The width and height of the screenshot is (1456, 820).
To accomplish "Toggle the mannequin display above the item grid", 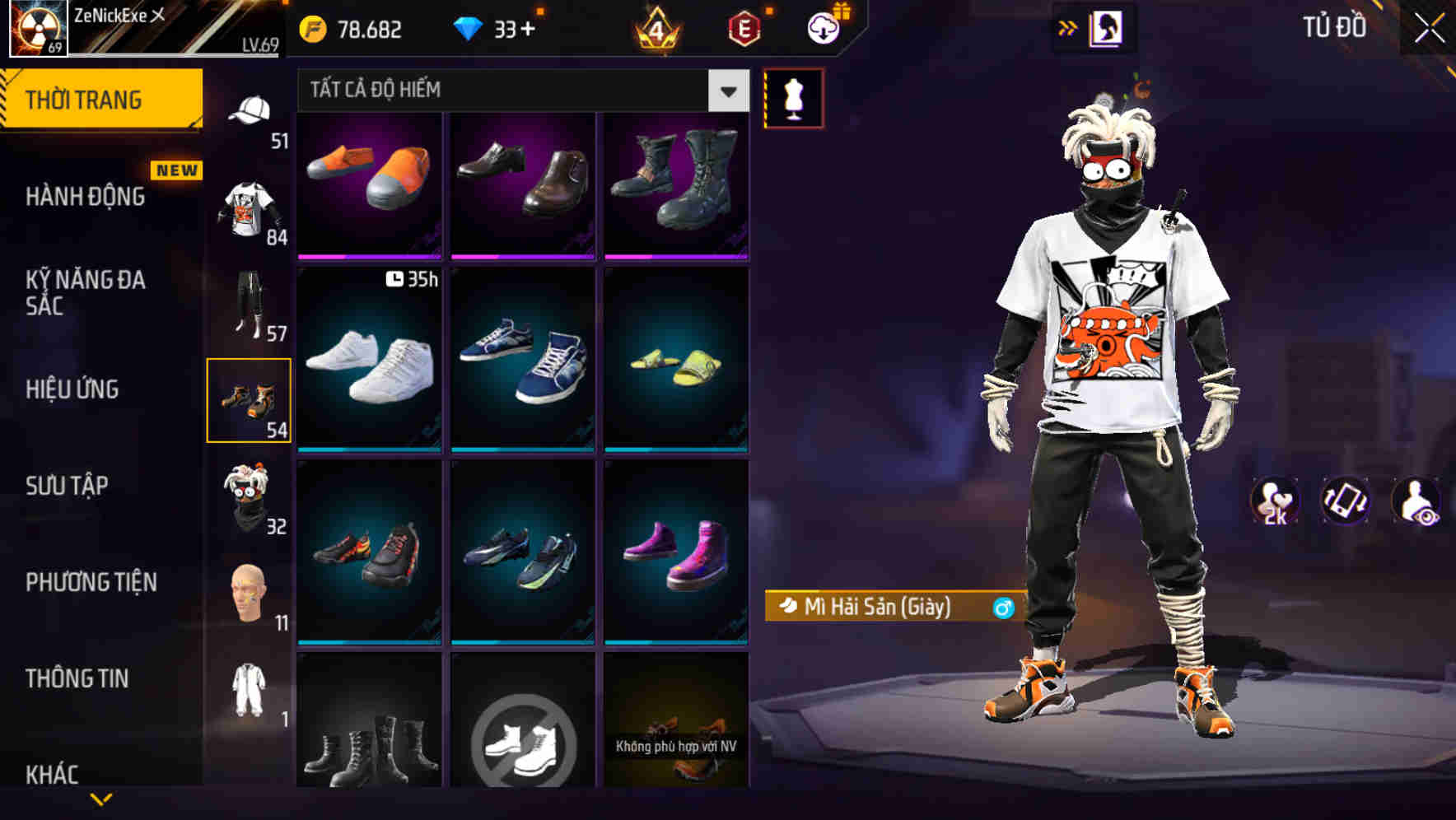I will click(792, 96).
